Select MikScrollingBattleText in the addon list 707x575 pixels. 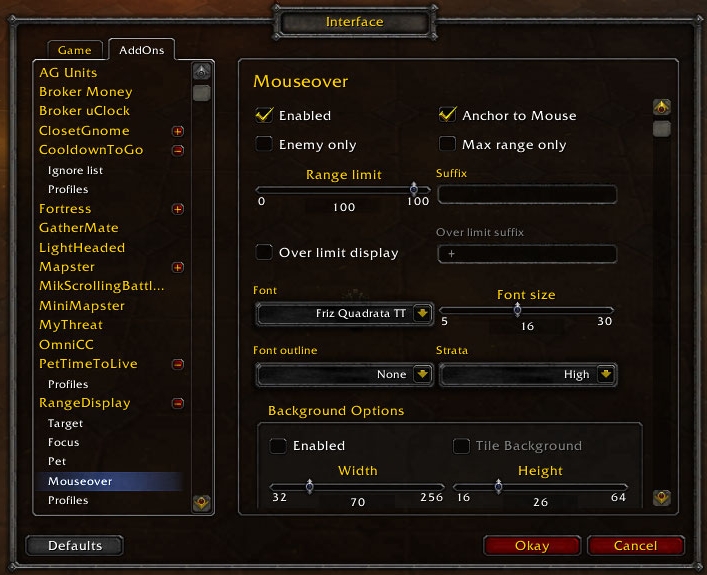[x=101, y=286]
